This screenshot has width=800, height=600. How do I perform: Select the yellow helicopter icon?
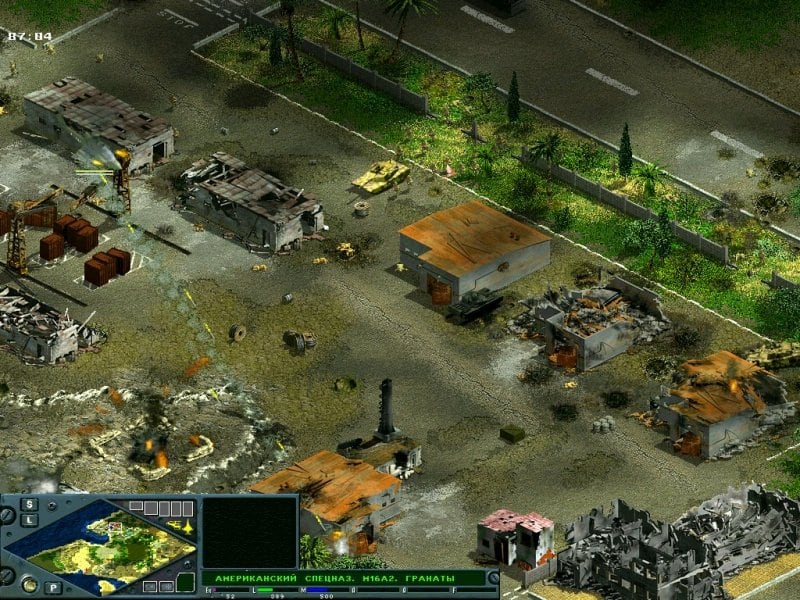click(174, 525)
